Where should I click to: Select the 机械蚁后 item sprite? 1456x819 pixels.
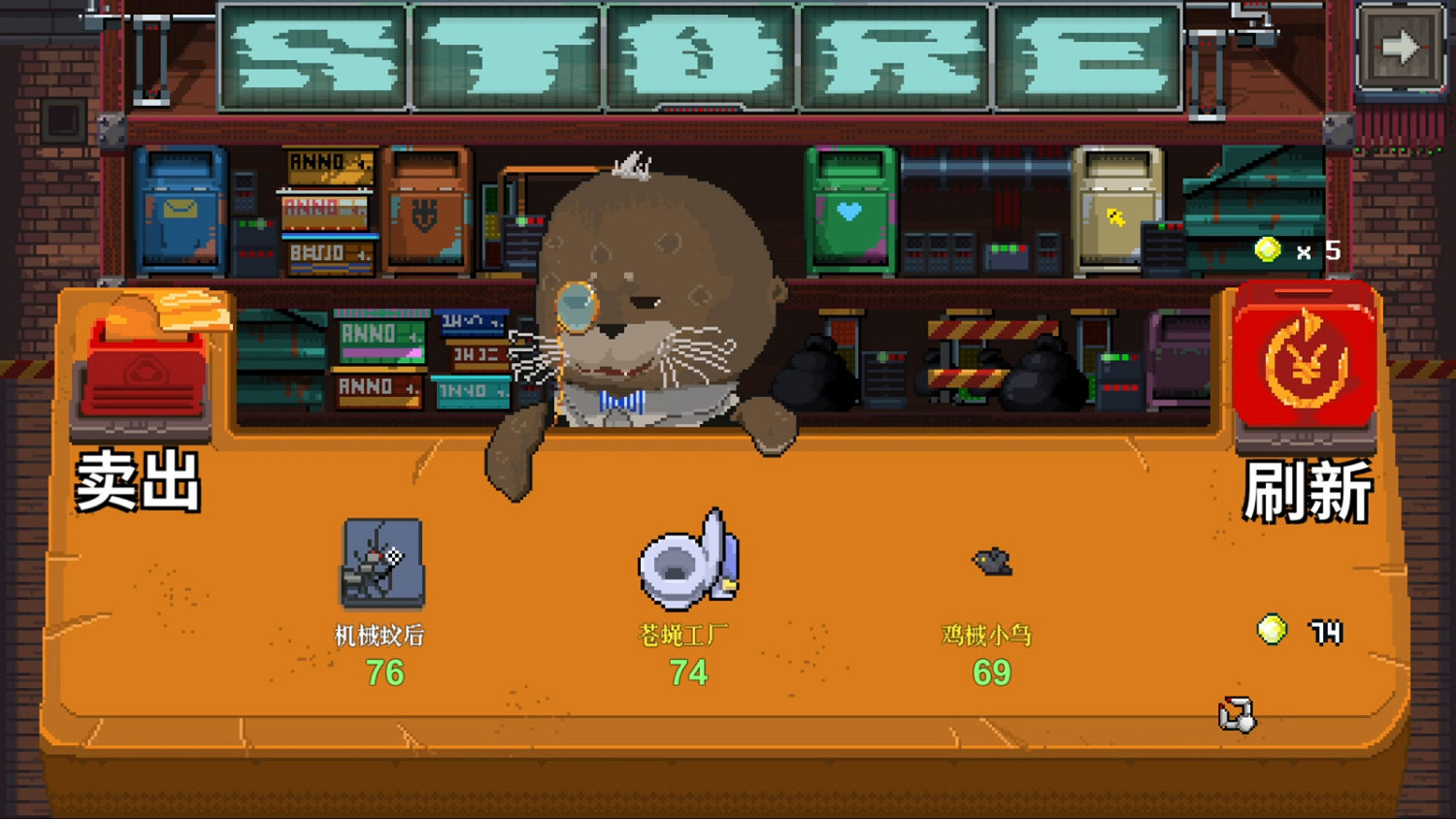[x=381, y=566]
